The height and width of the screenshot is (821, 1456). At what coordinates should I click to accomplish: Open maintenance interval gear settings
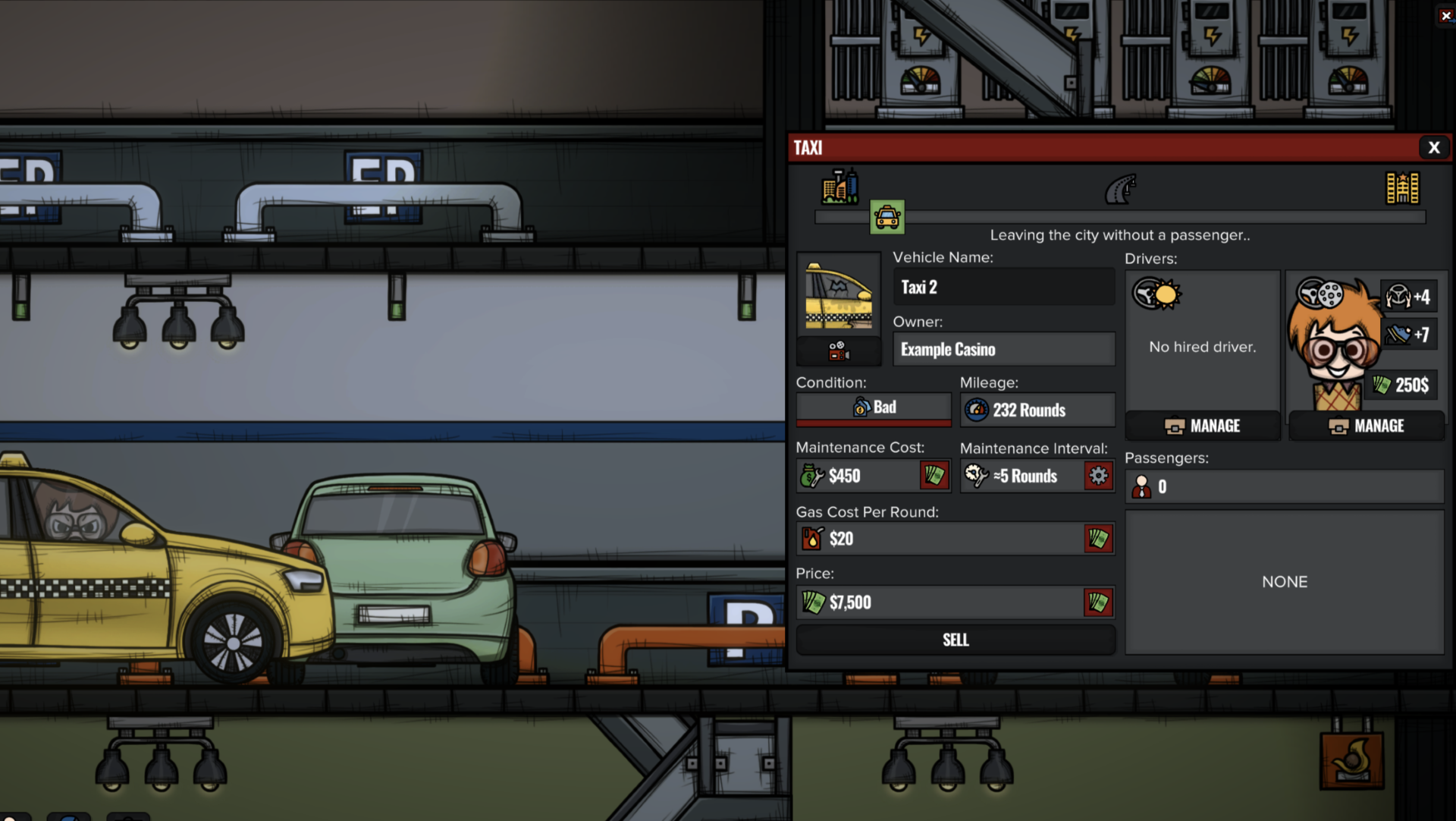click(x=1098, y=476)
